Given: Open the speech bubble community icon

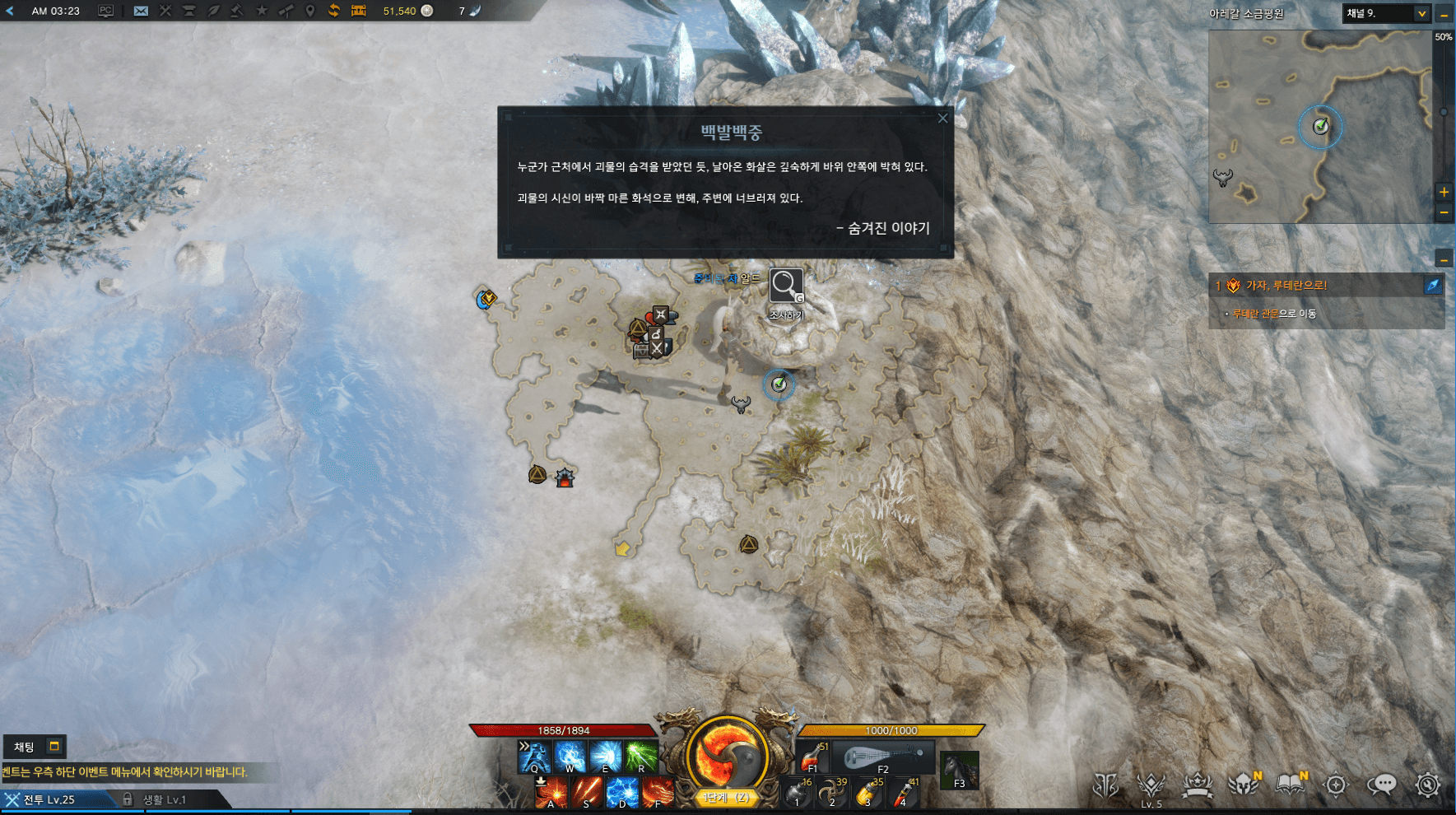Looking at the screenshot, I should pos(1381,785).
